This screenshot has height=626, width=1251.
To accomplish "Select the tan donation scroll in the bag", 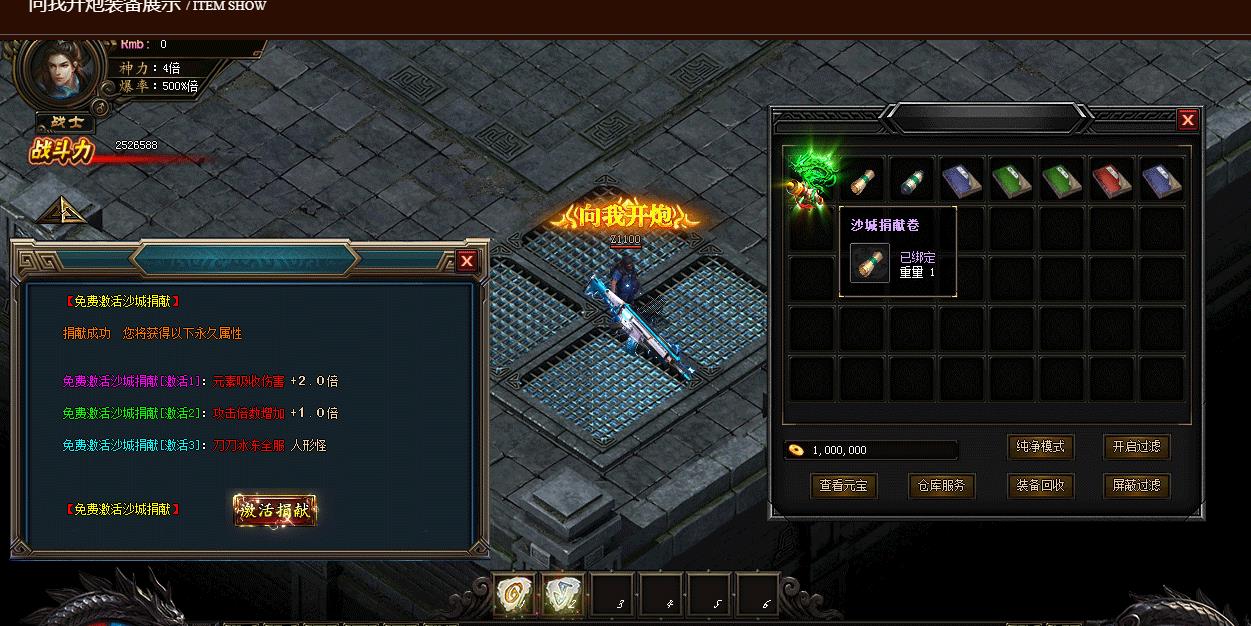I will (x=862, y=181).
